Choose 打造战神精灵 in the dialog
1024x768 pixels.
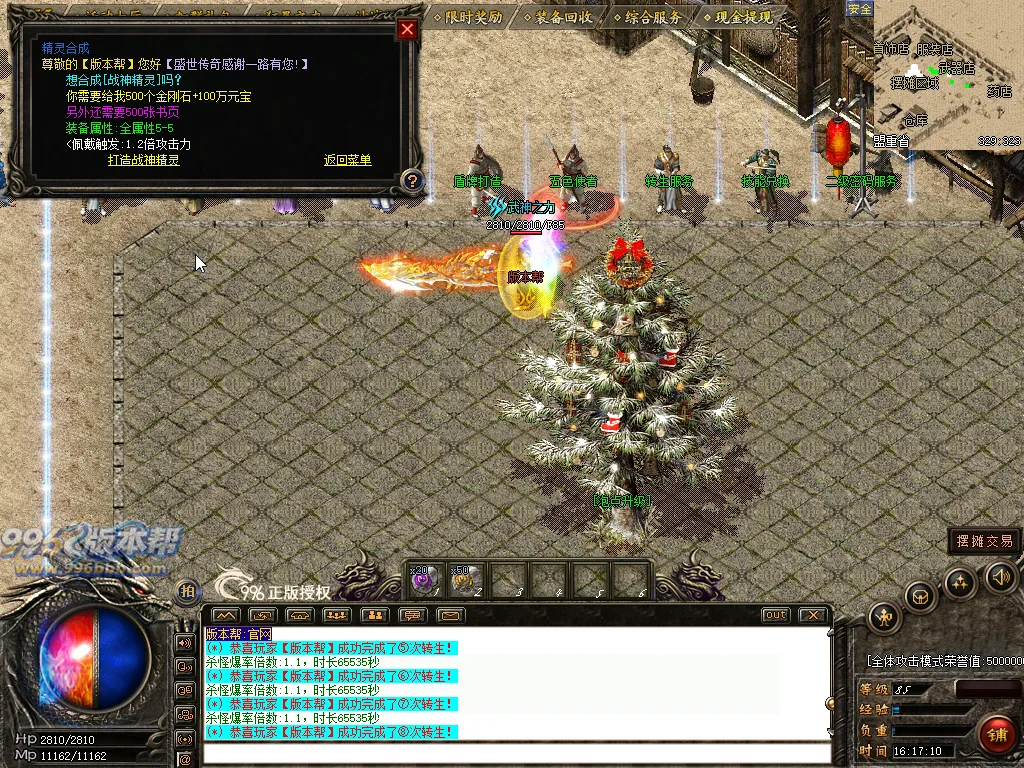pos(144,160)
